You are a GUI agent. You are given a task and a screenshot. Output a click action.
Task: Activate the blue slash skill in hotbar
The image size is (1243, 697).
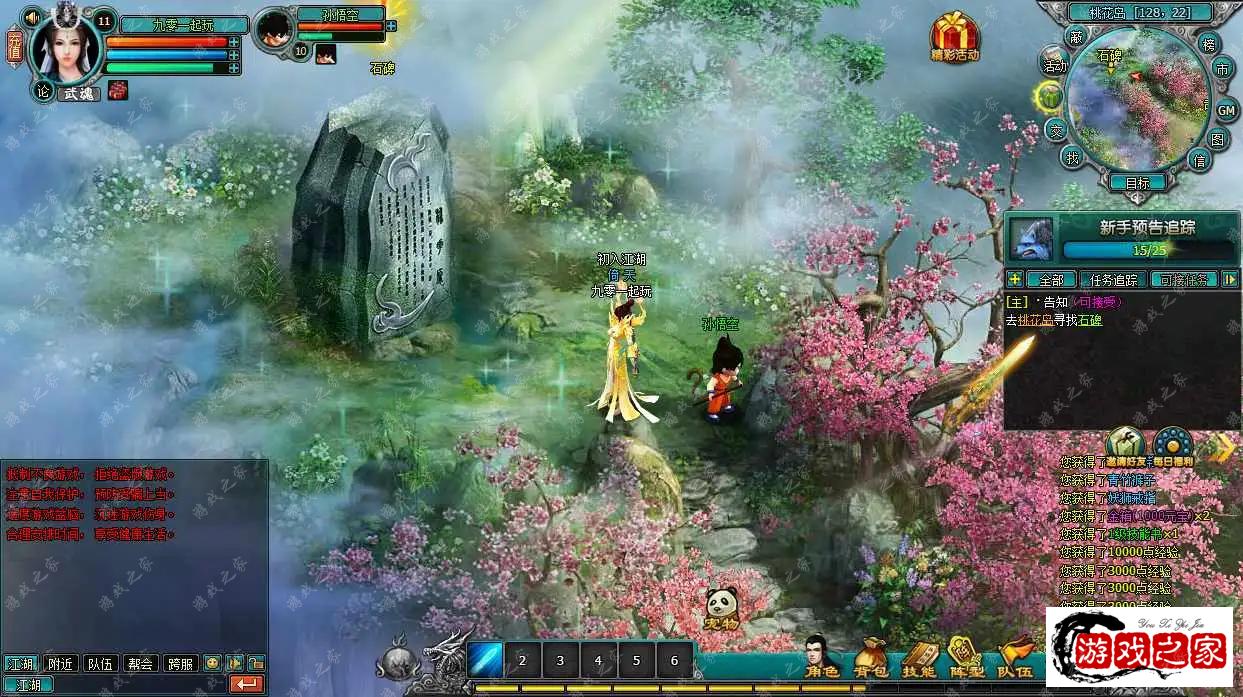[x=486, y=660]
